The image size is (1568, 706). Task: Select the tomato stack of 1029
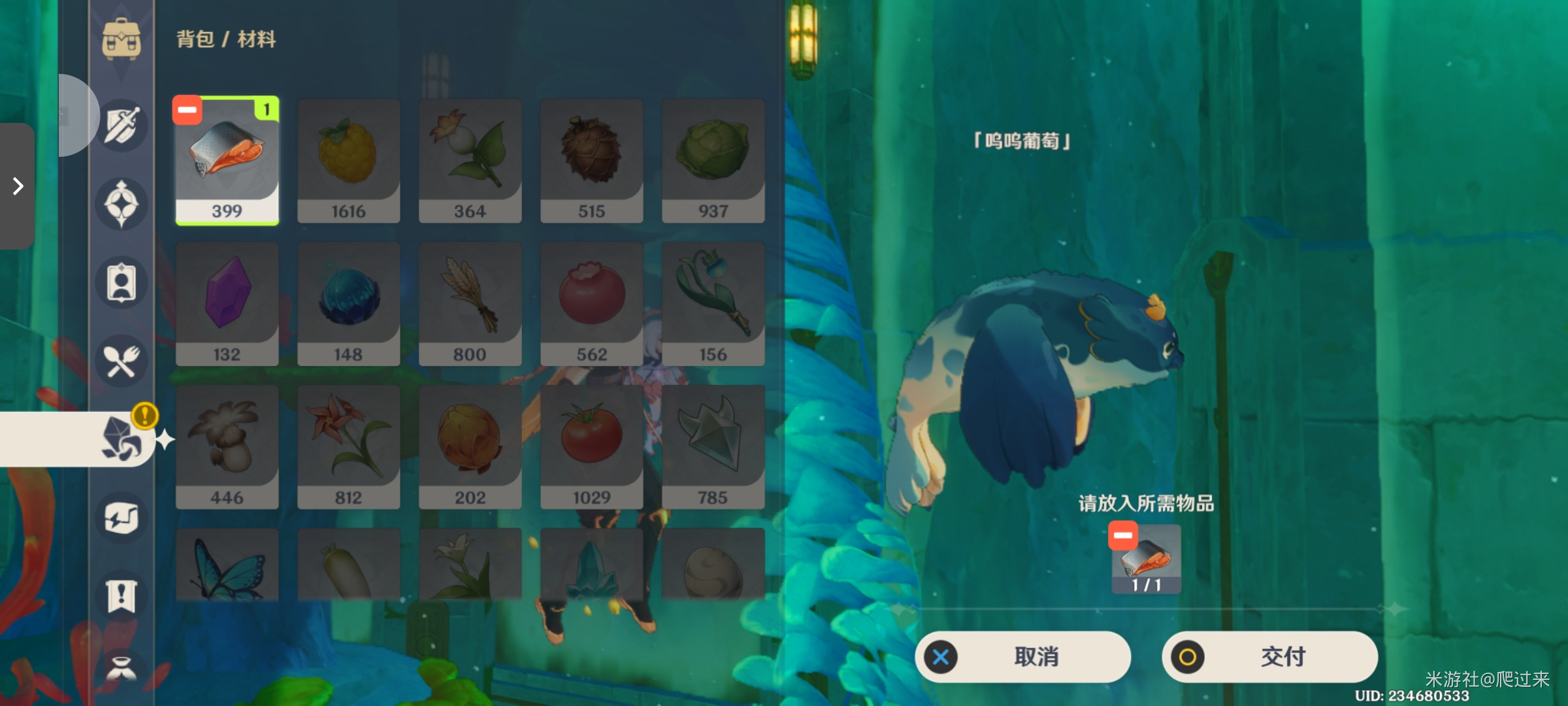pyautogui.click(x=591, y=447)
